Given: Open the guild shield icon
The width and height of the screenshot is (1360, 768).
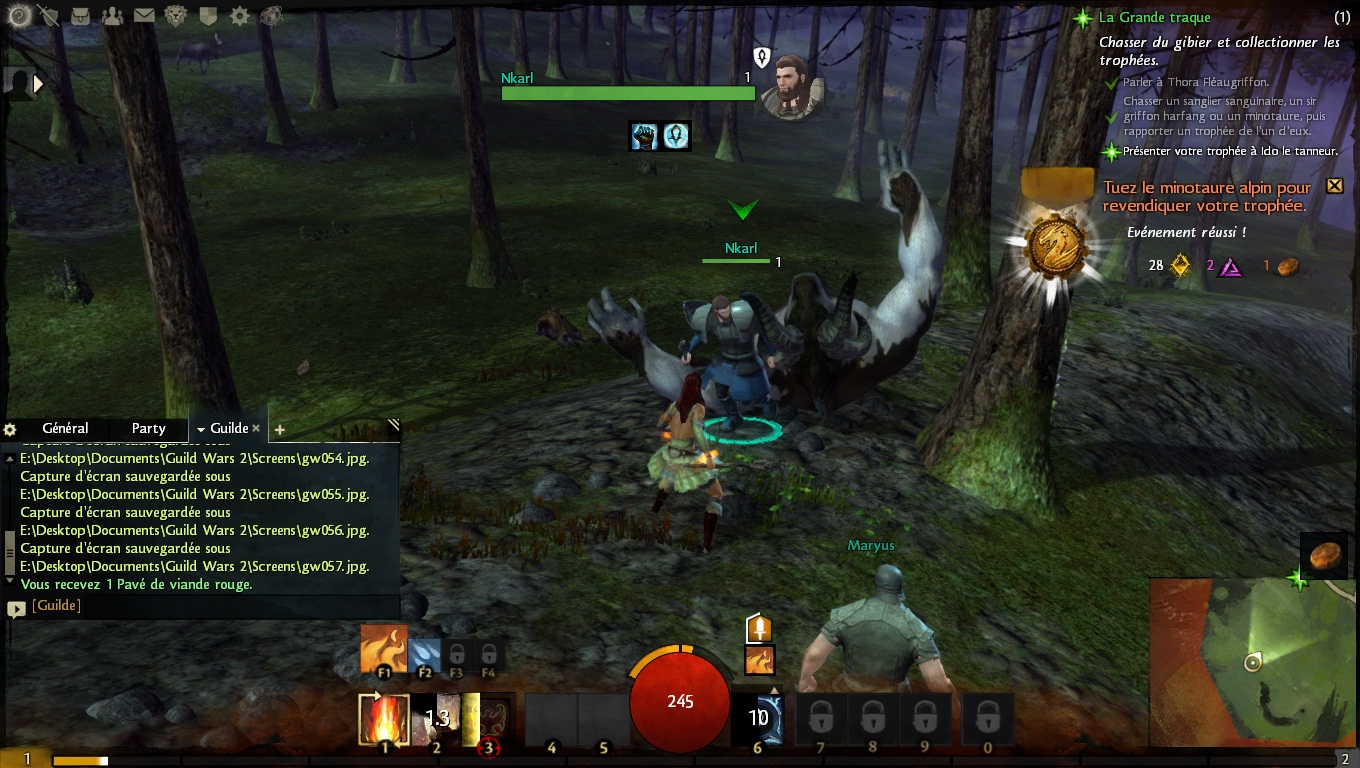Looking at the screenshot, I should (208, 15).
